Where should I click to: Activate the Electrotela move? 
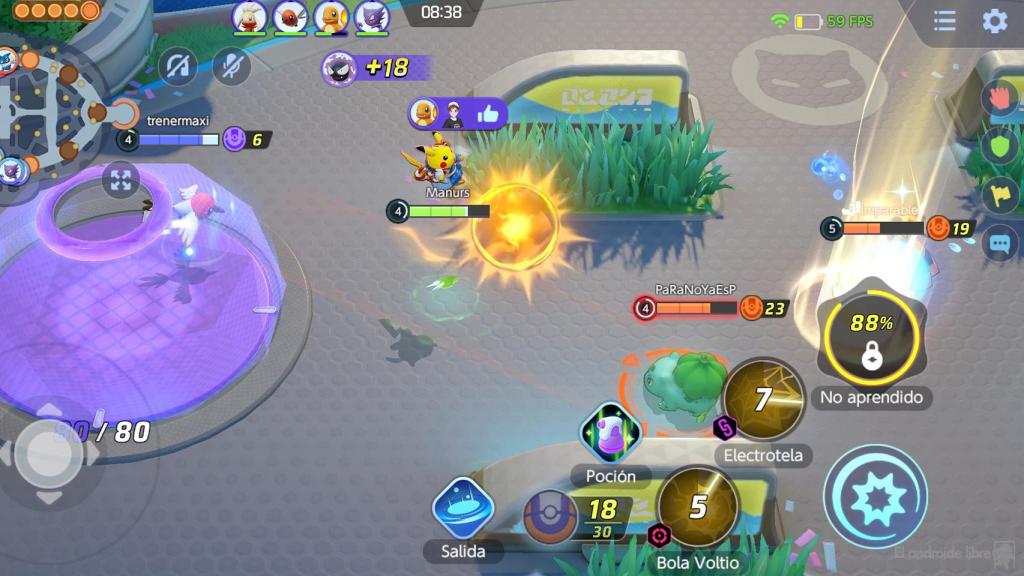(763, 400)
